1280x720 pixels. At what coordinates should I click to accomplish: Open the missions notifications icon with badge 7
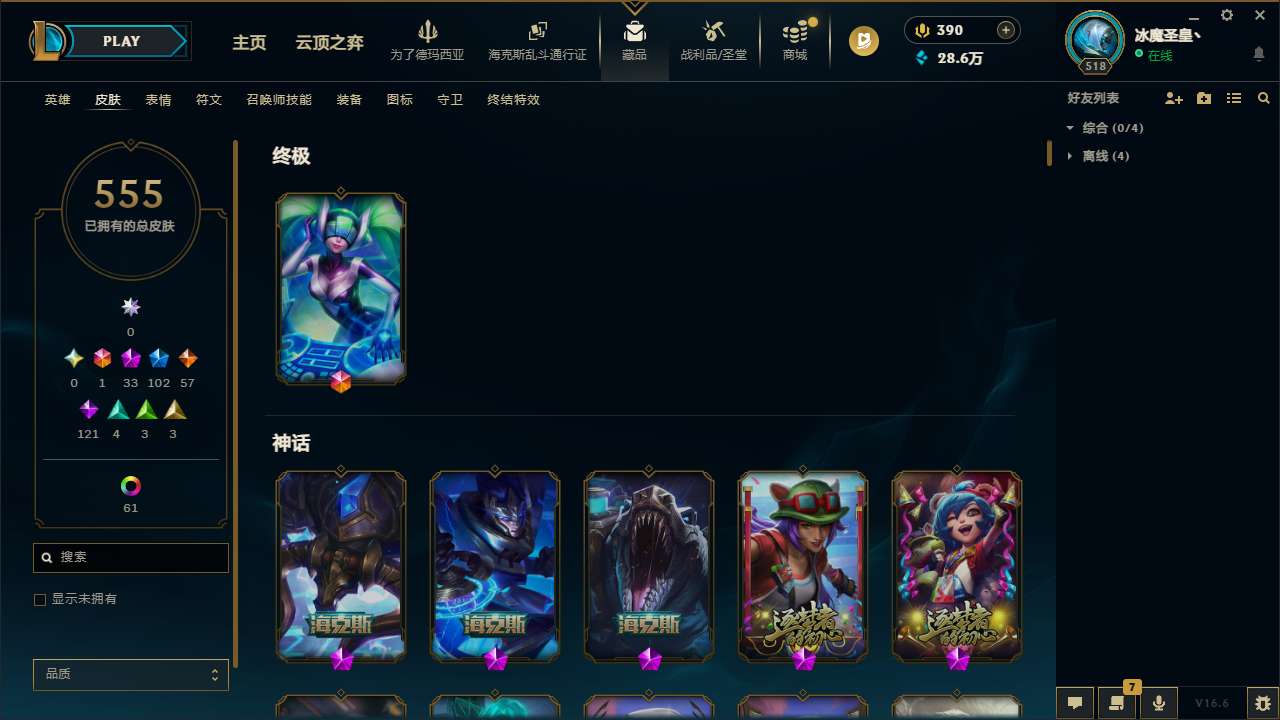click(1115, 703)
